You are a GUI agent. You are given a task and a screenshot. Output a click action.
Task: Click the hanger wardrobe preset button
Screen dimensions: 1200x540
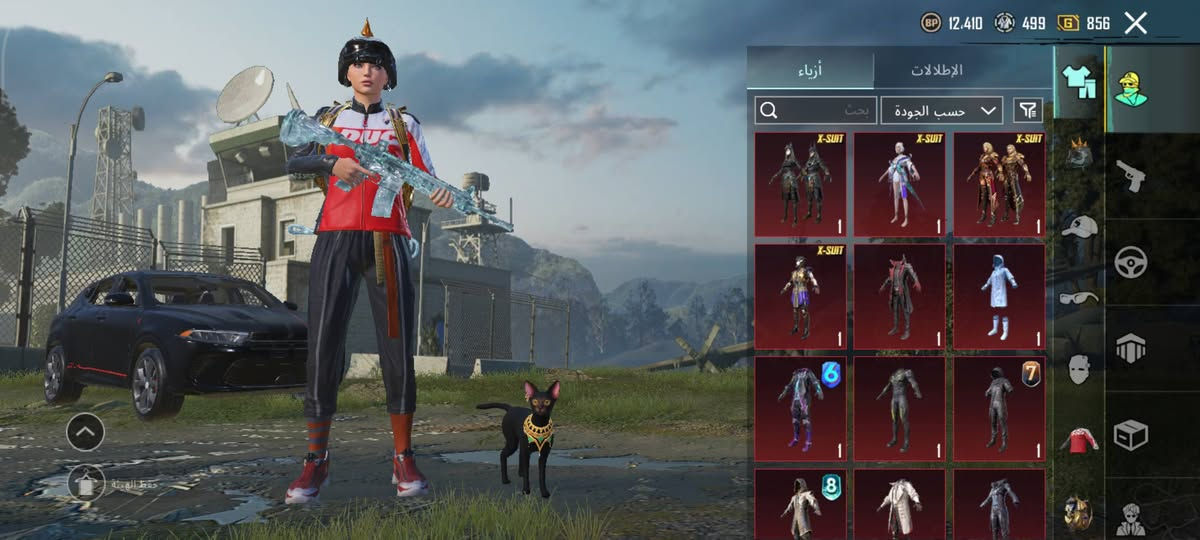point(87,483)
